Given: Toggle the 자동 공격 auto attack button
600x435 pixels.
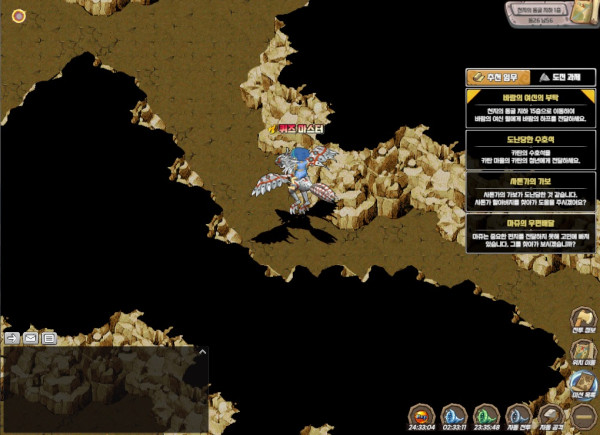Looking at the screenshot, I should (x=550, y=416).
